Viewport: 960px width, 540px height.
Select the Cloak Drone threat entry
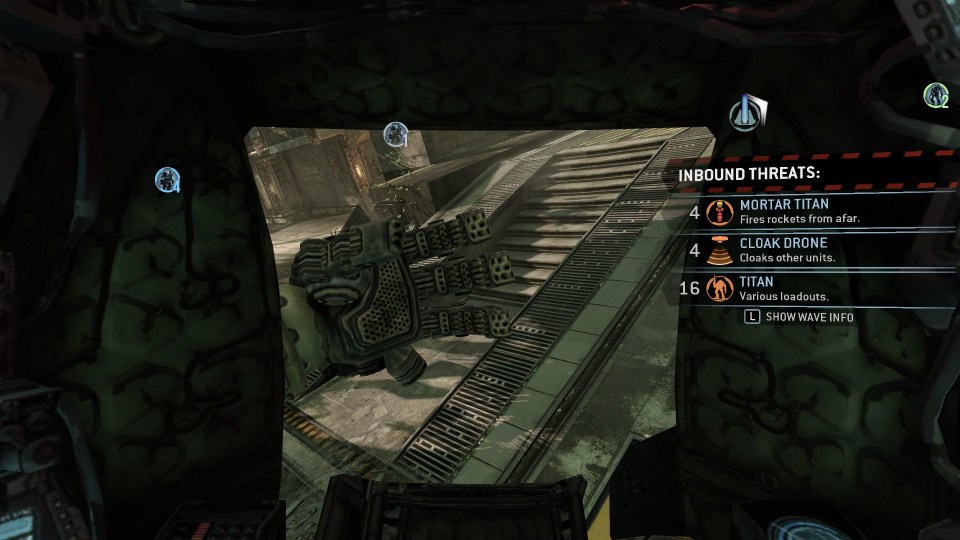click(785, 250)
